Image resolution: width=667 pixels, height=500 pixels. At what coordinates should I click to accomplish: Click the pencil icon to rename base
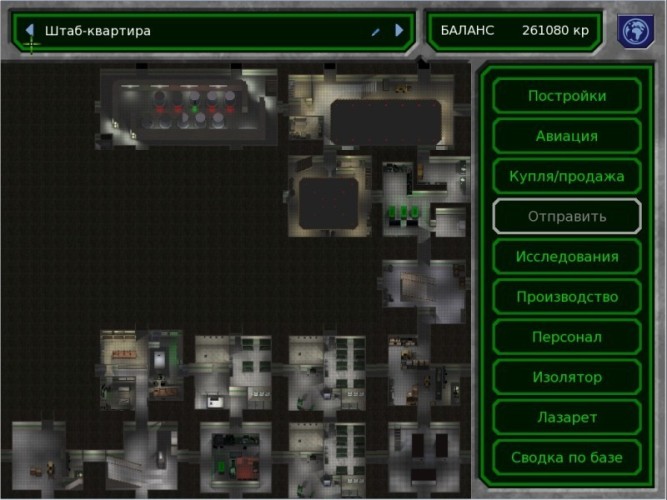(375, 32)
